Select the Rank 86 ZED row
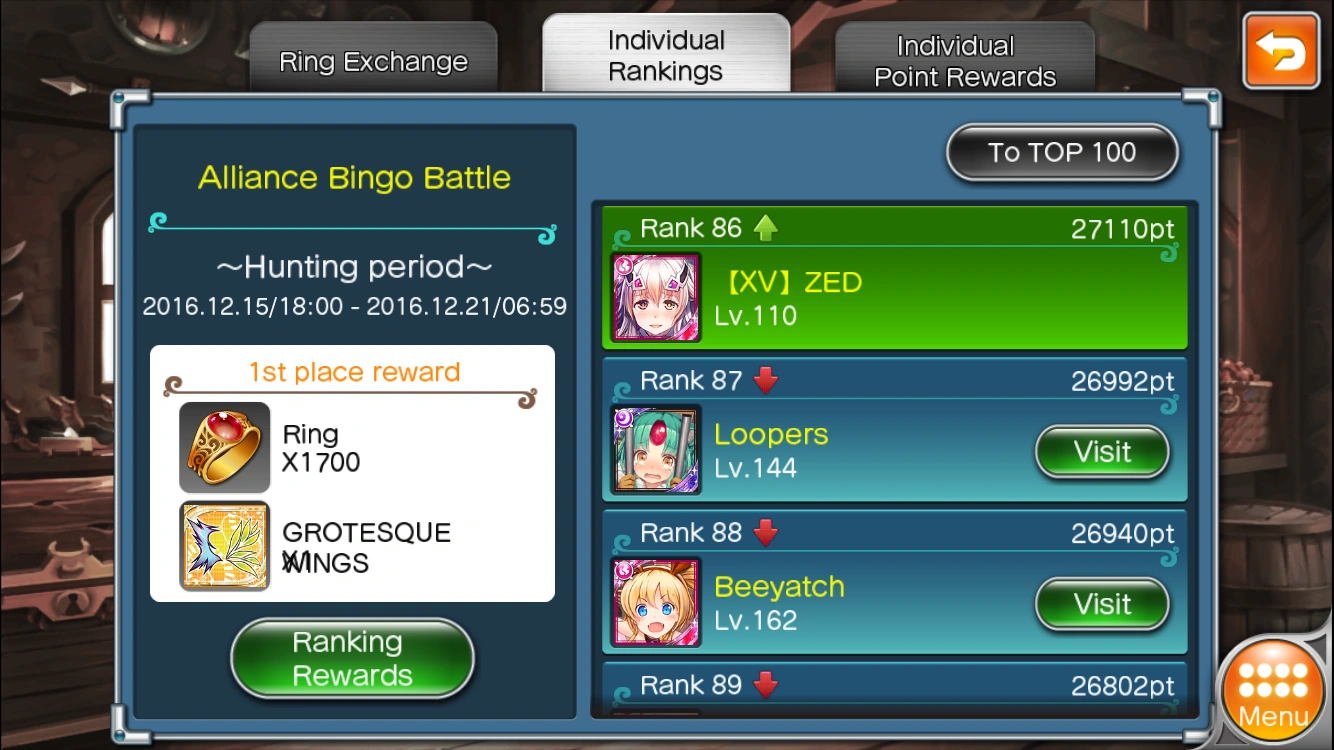The height and width of the screenshot is (750, 1334). [x=894, y=280]
